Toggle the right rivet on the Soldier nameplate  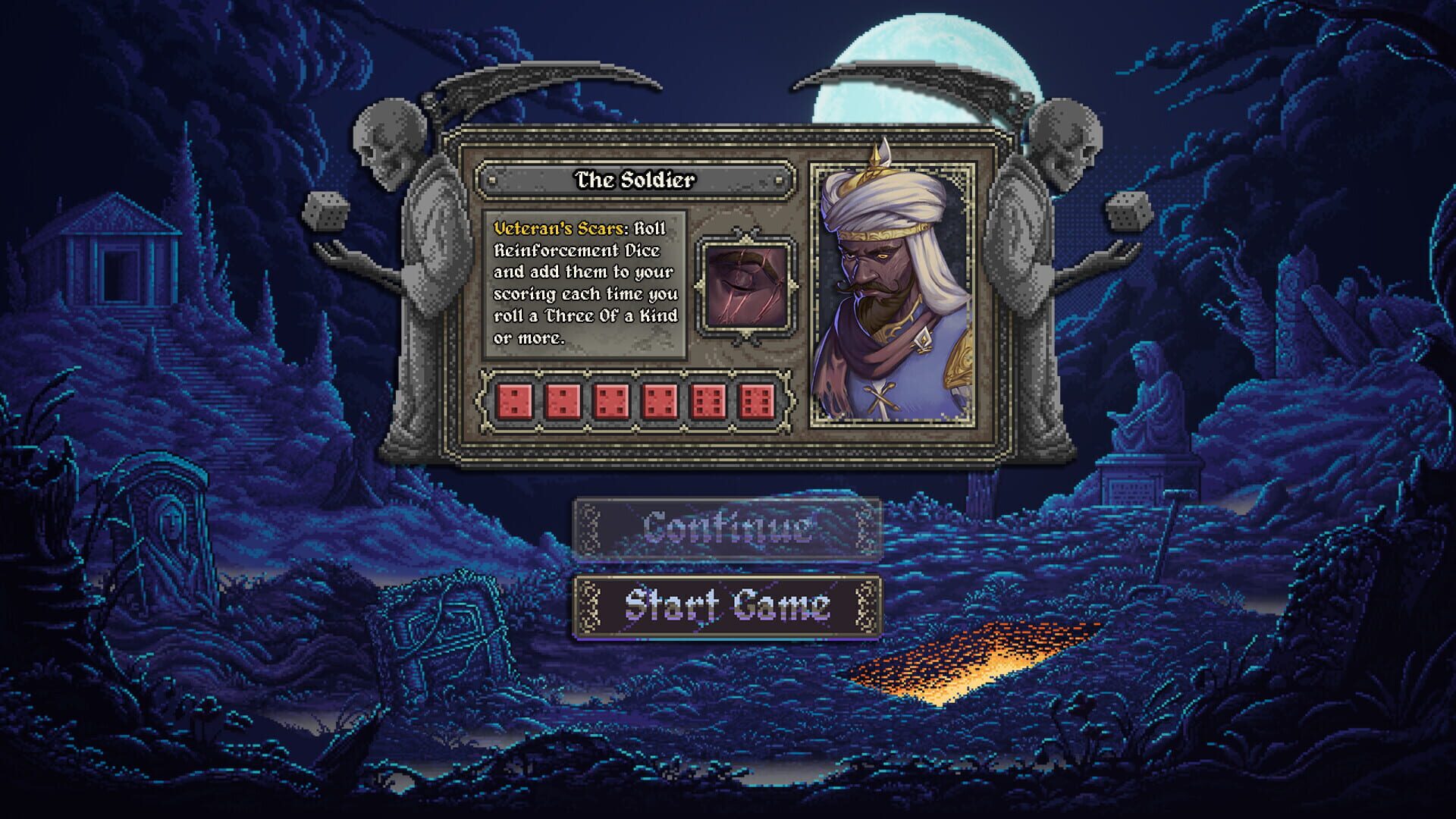(780, 180)
